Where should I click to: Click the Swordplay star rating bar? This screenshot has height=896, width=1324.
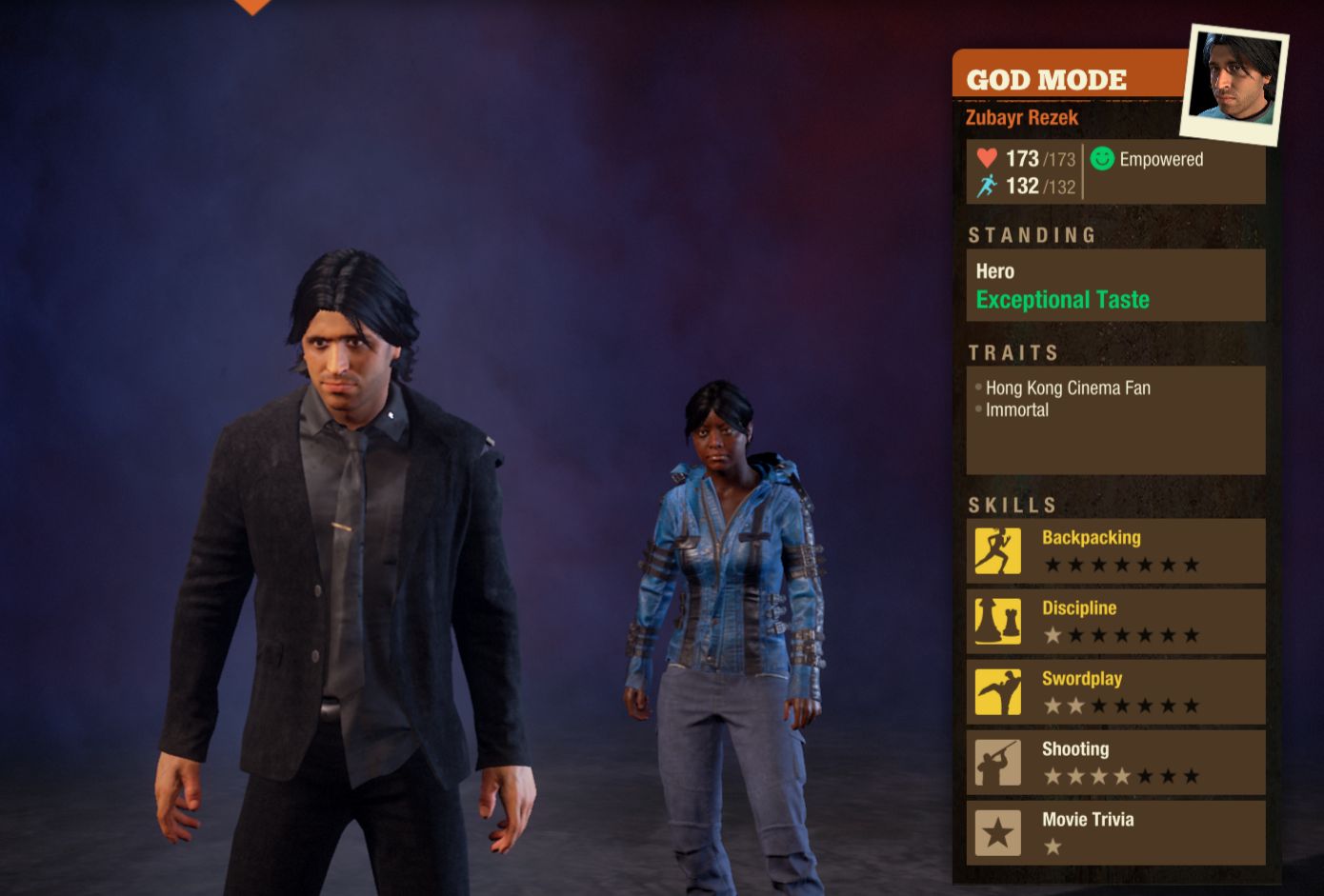coord(1119,707)
